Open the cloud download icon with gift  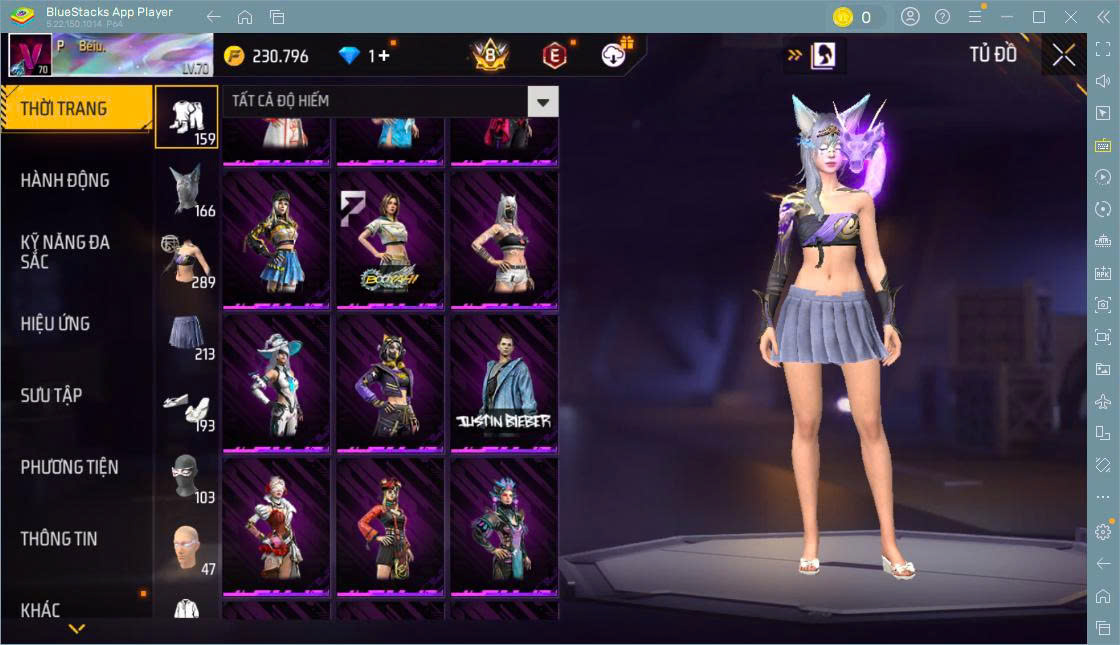pyautogui.click(x=614, y=55)
